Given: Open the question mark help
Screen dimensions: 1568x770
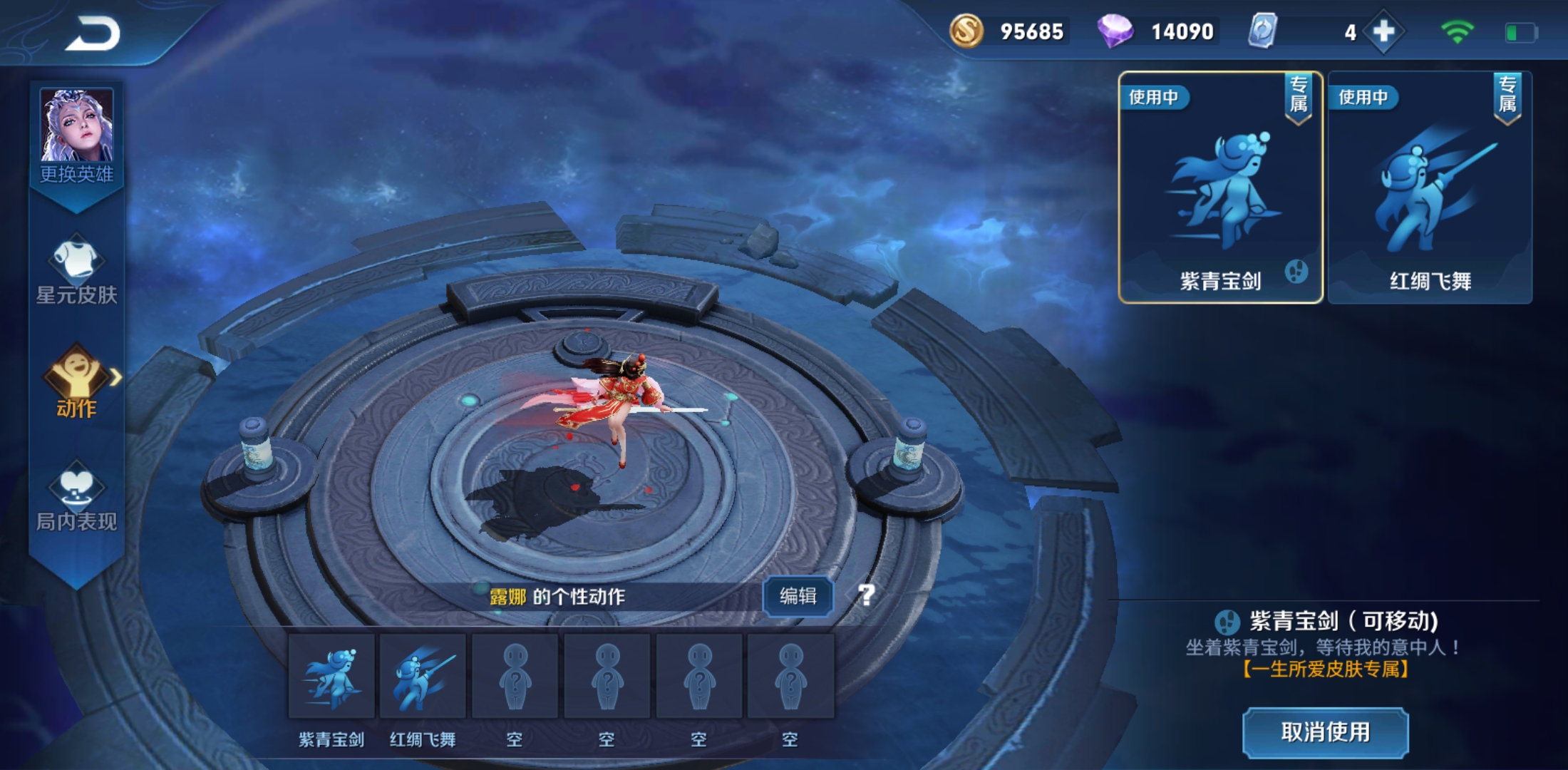Looking at the screenshot, I should point(866,595).
